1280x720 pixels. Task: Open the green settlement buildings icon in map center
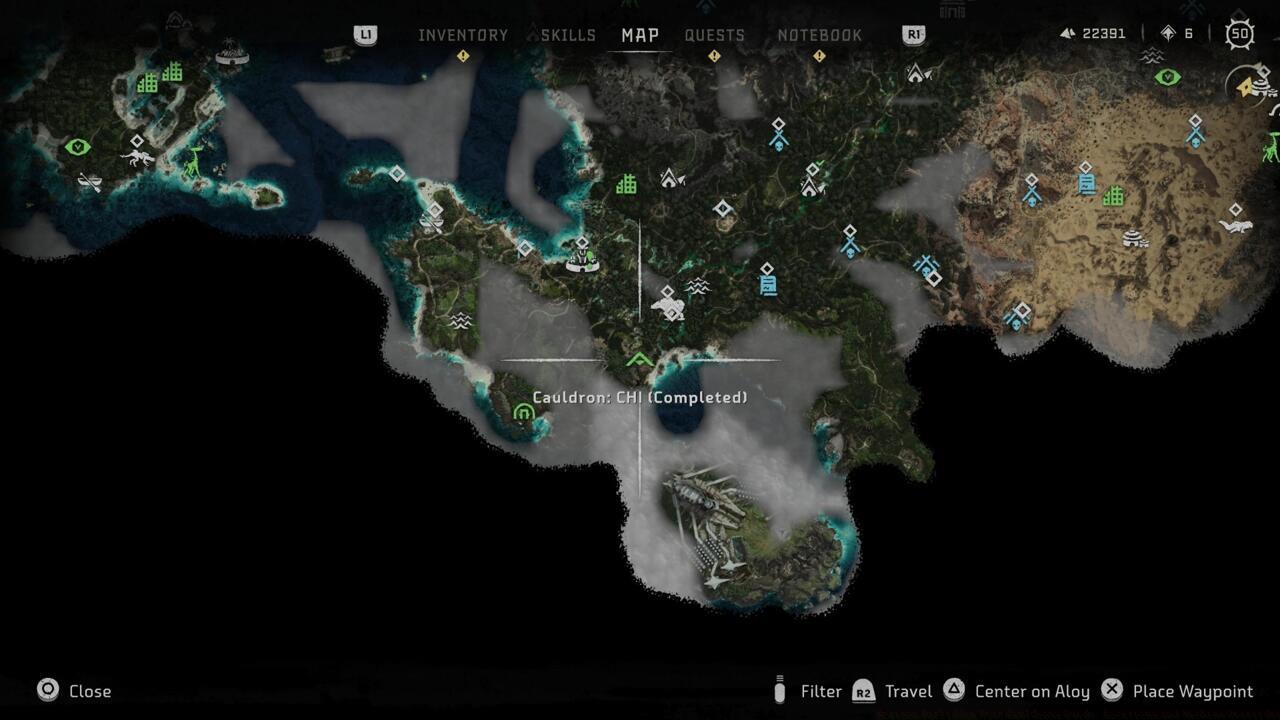click(x=628, y=183)
